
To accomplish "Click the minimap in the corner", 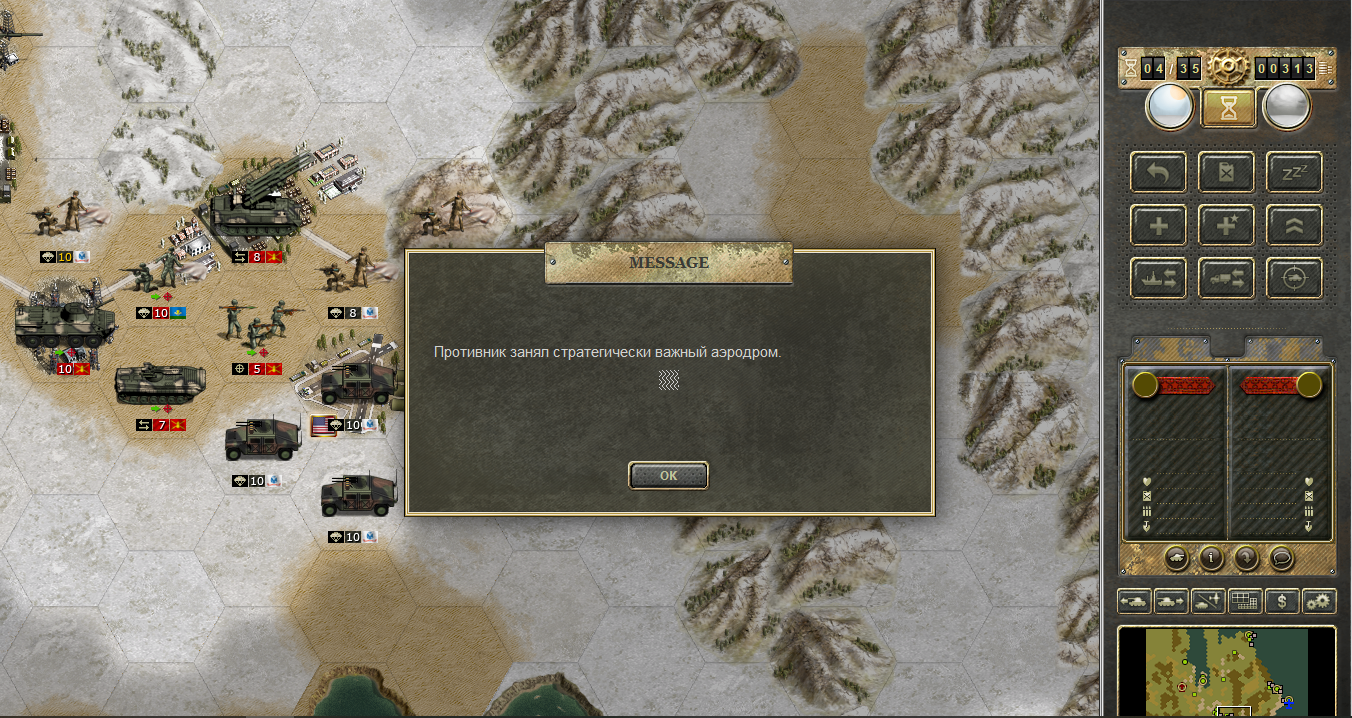I will click(1226, 672).
